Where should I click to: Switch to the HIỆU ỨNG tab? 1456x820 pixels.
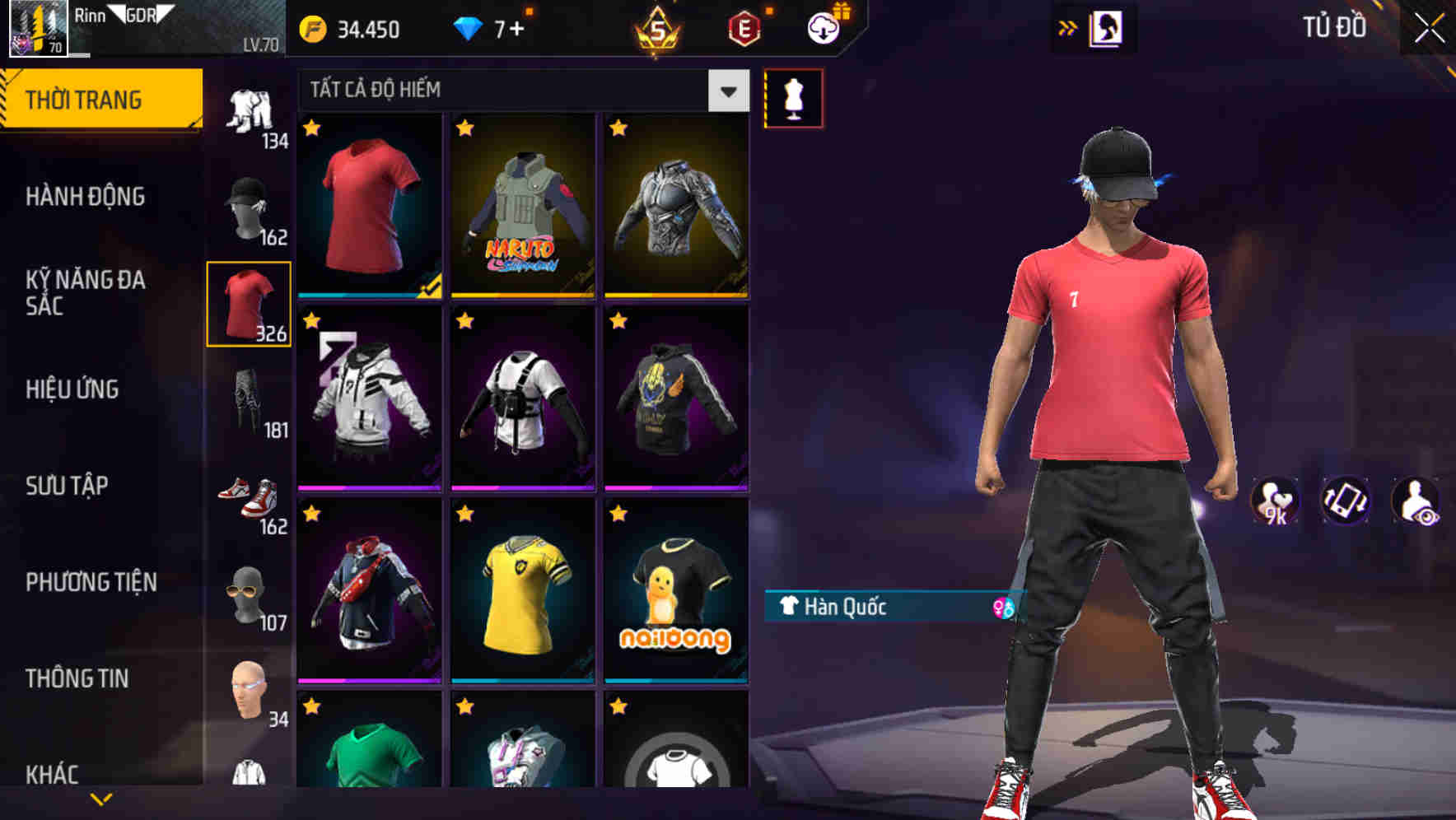72,389
